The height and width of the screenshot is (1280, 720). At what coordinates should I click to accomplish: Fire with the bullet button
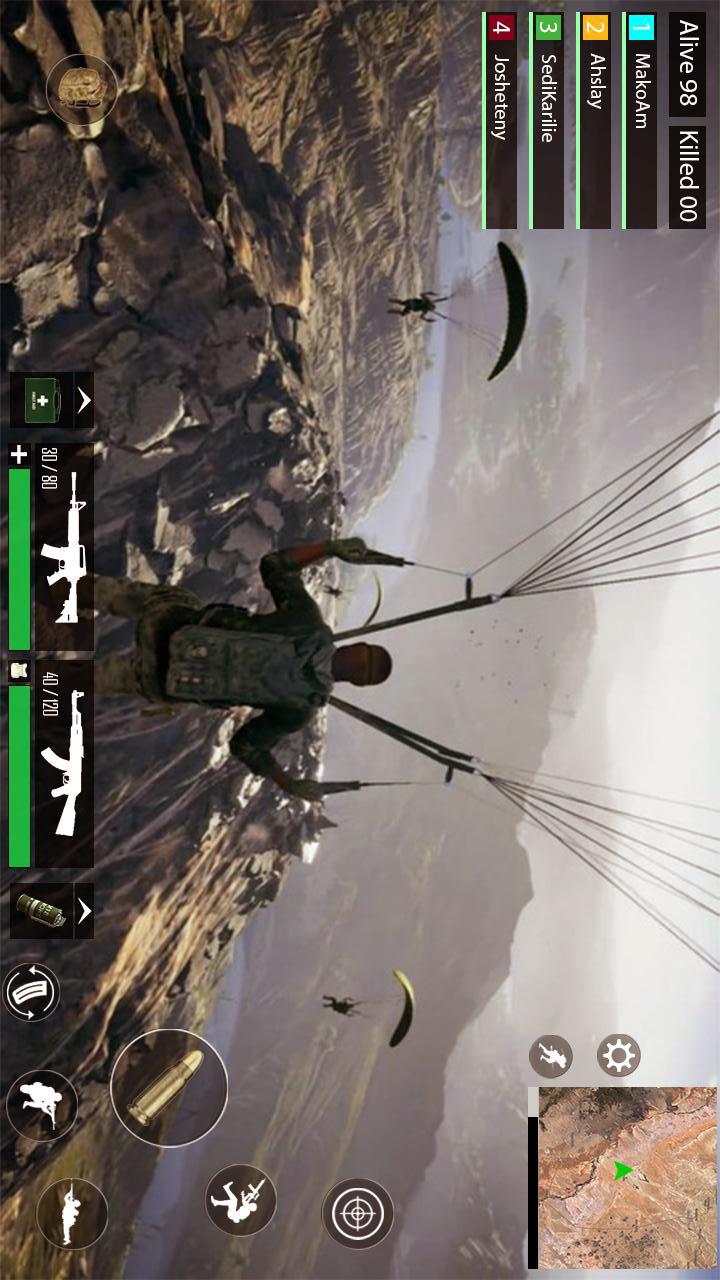pyautogui.click(x=168, y=1088)
